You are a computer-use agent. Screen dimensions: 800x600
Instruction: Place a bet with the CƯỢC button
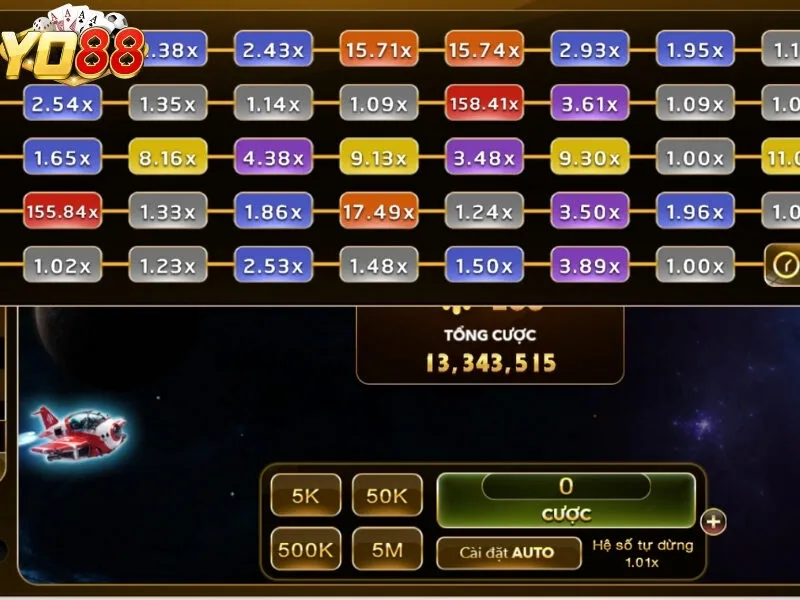point(566,514)
